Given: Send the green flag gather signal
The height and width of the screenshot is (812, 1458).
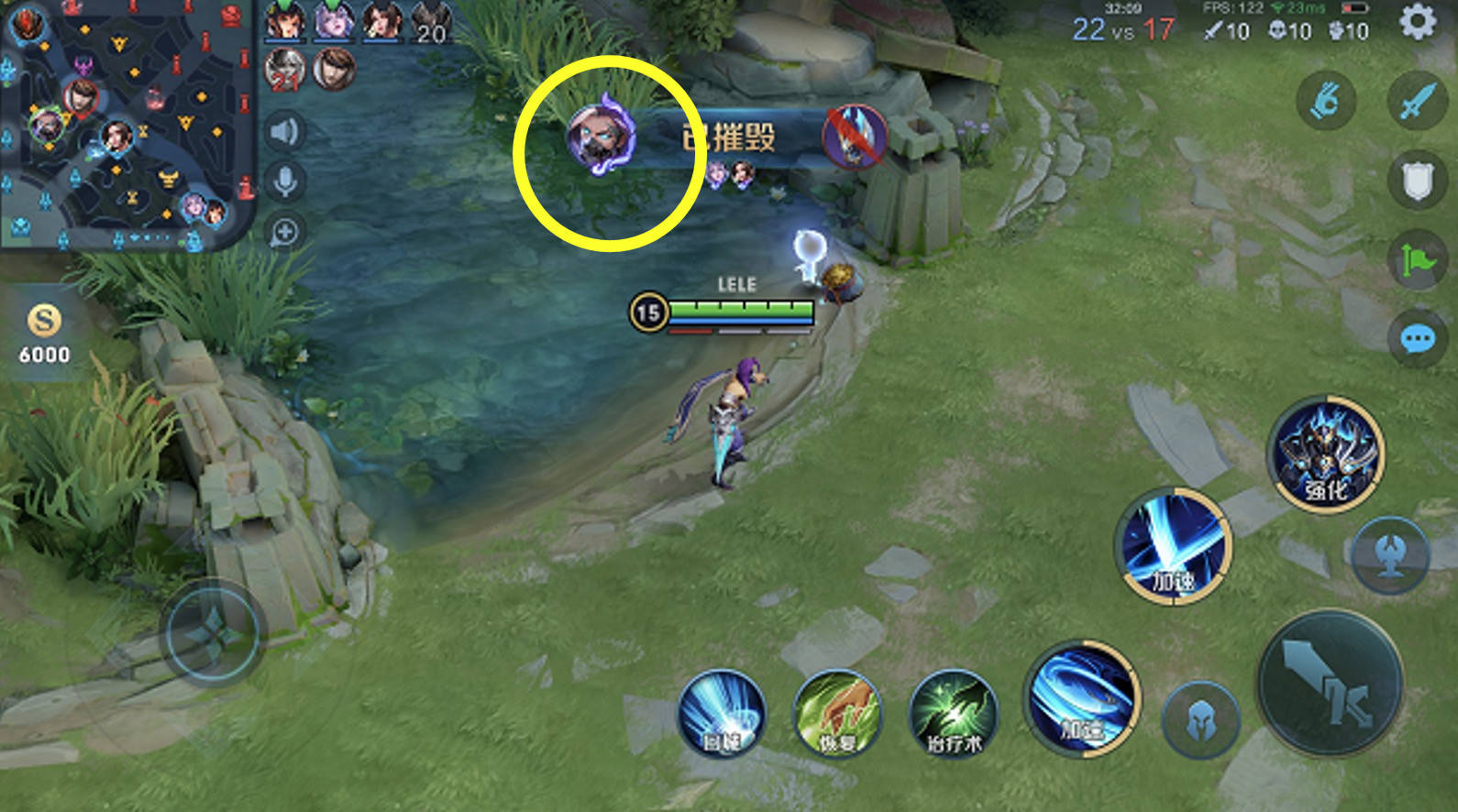Looking at the screenshot, I should click(x=1417, y=260).
